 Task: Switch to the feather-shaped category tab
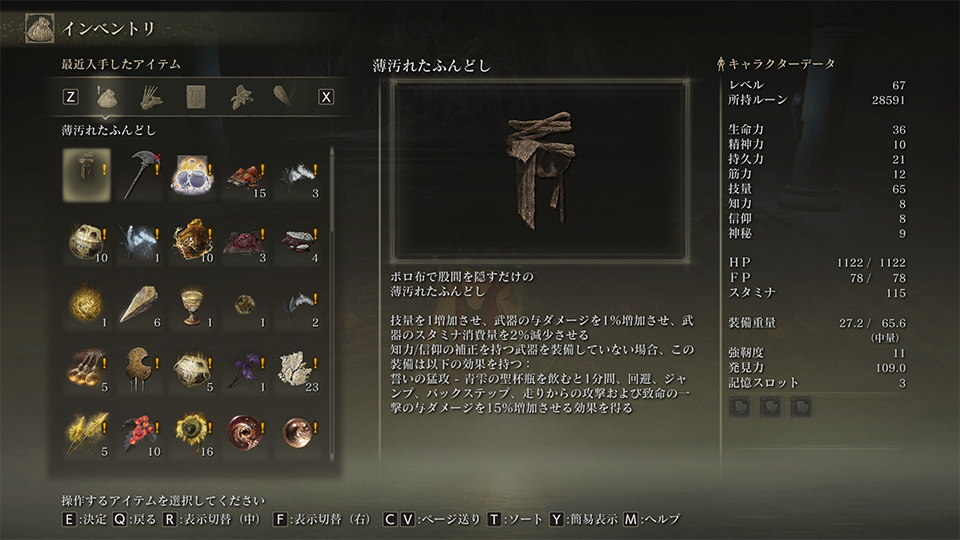[283, 97]
